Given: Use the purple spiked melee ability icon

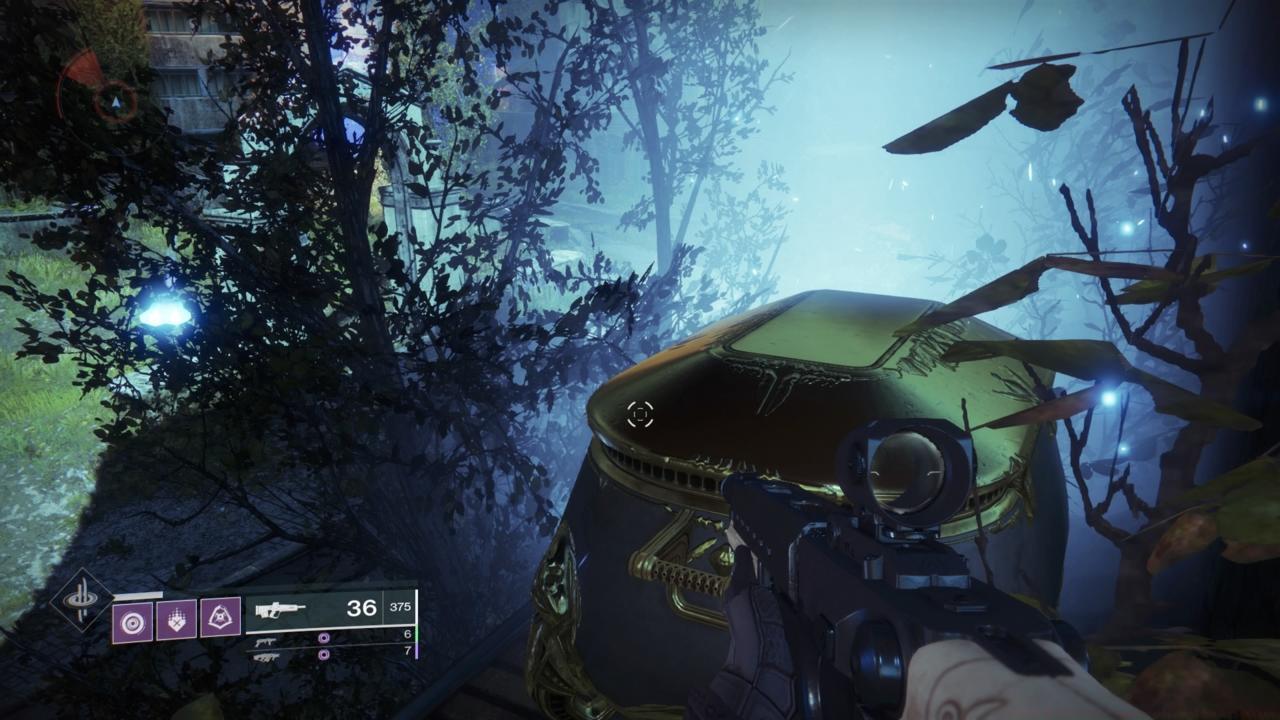Looking at the screenshot, I should pyautogui.click(x=176, y=620).
